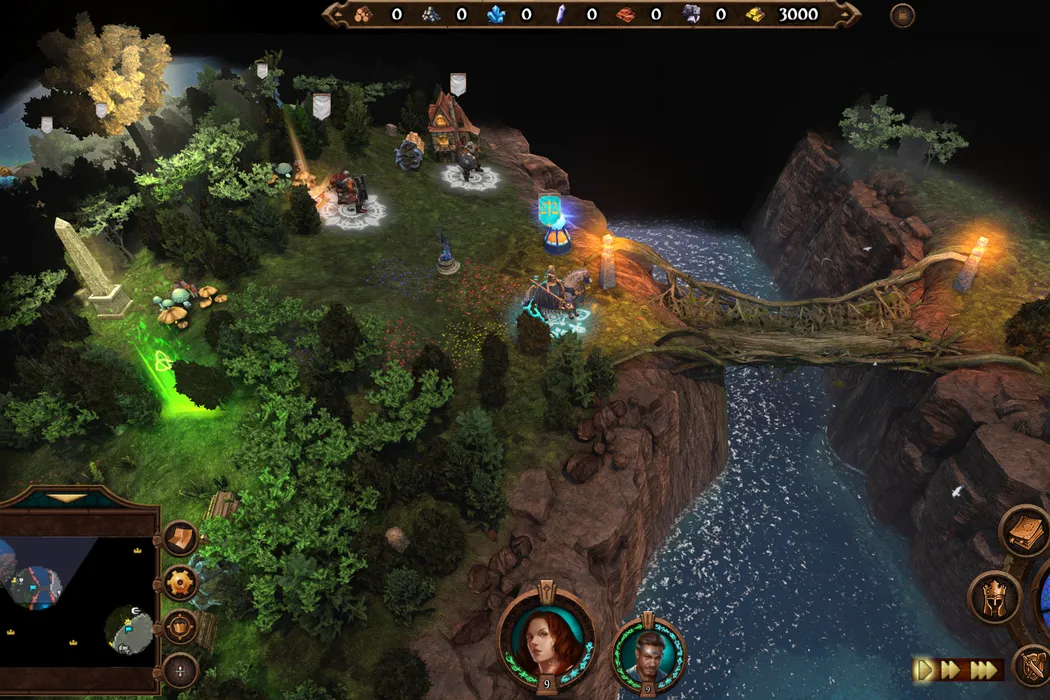Set game speed to normal single arrow
The height and width of the screenshot is (700, 1050).
click(925, 669)
